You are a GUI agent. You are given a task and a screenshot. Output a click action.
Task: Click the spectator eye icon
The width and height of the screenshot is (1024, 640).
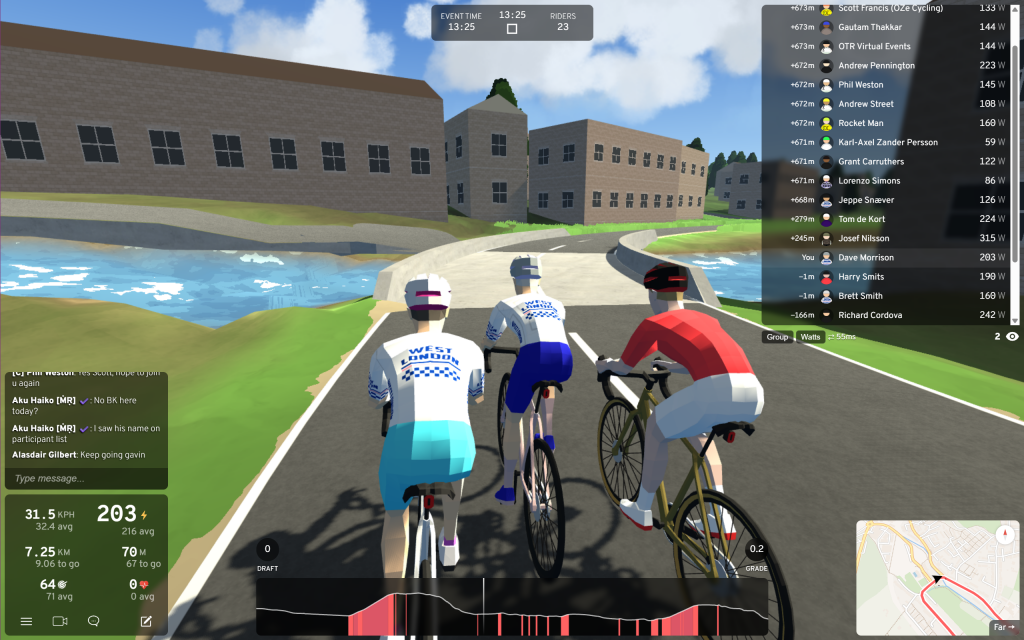click(x=1012, y=337)
